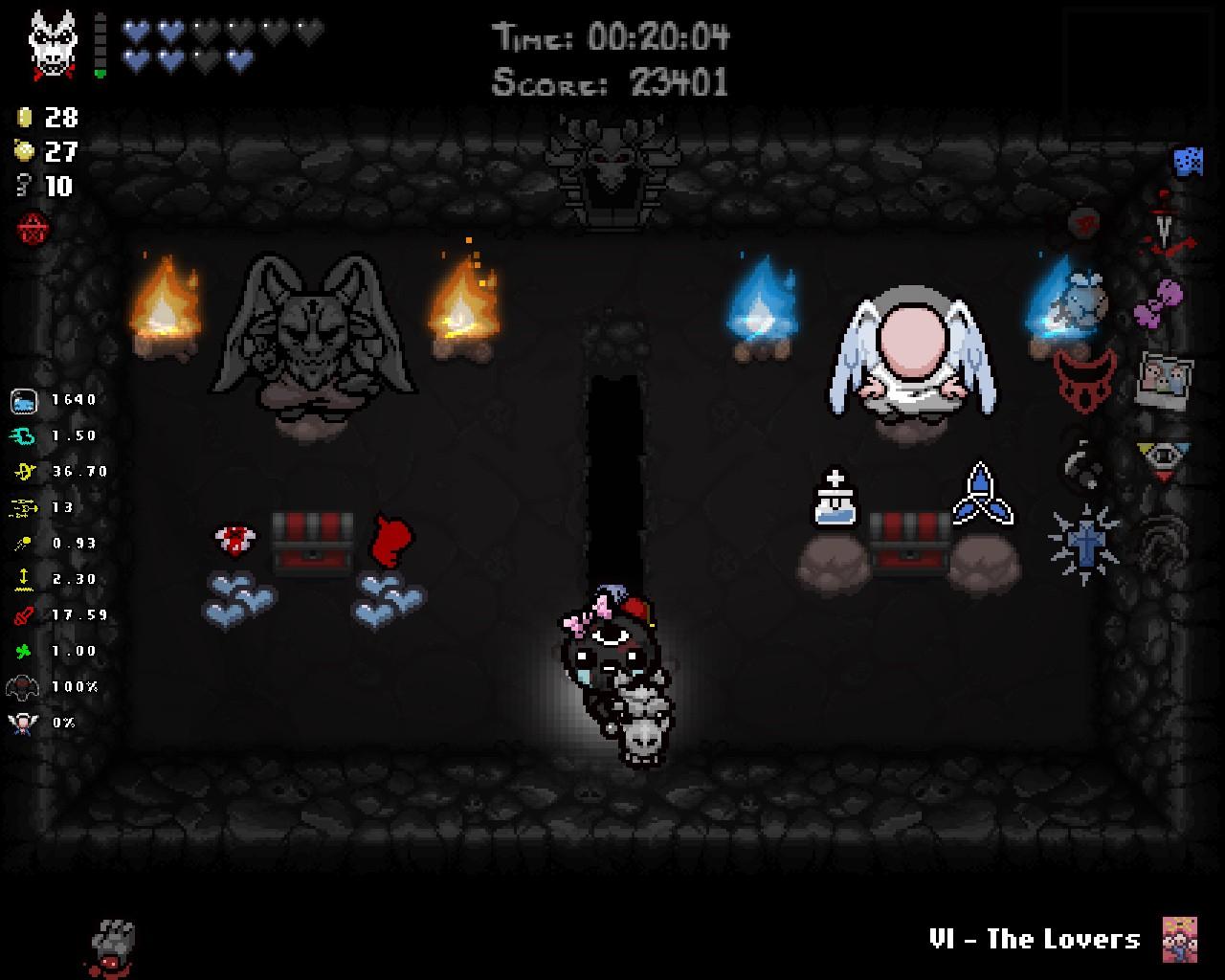Click the coin counter icon showing 28

point(25,119)
